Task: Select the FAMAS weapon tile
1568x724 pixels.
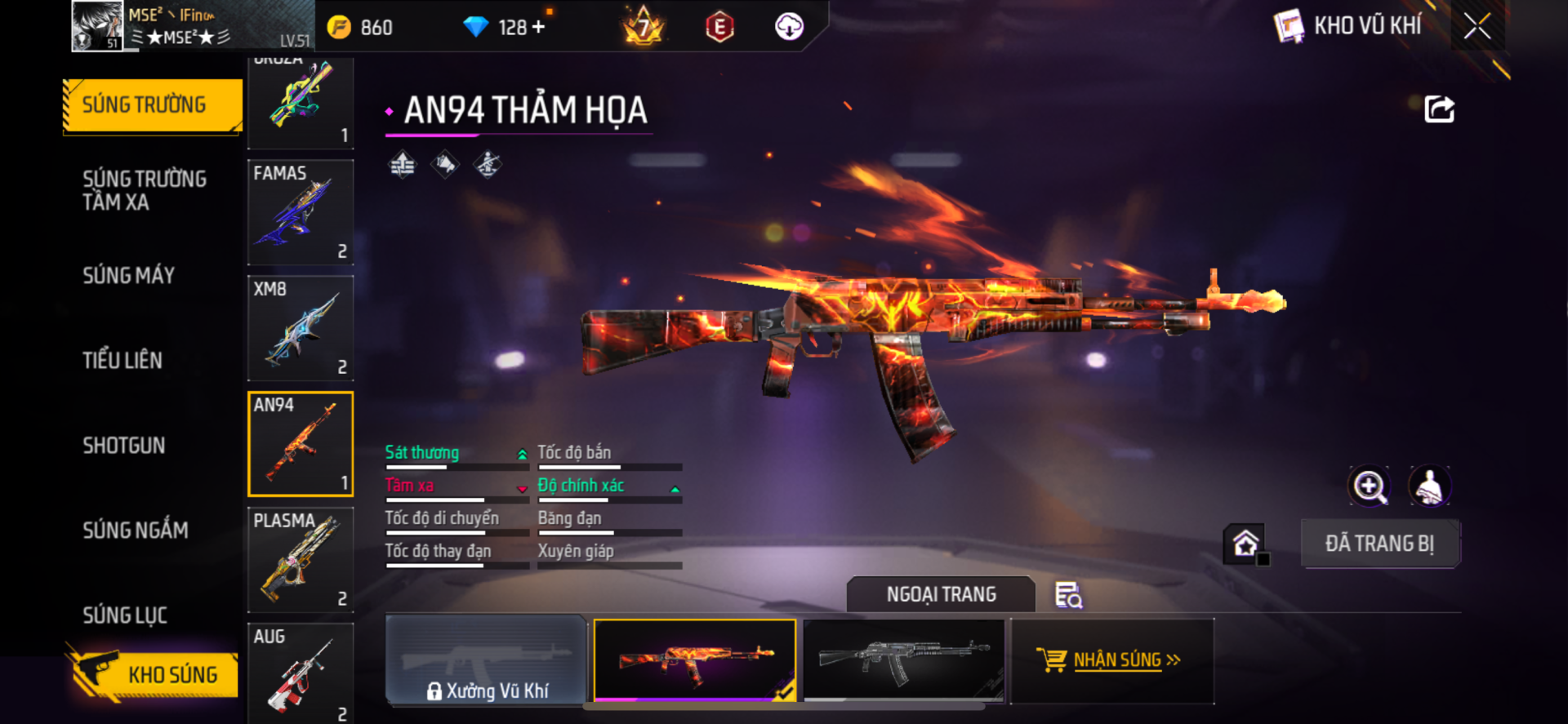Action: point(301,212)
